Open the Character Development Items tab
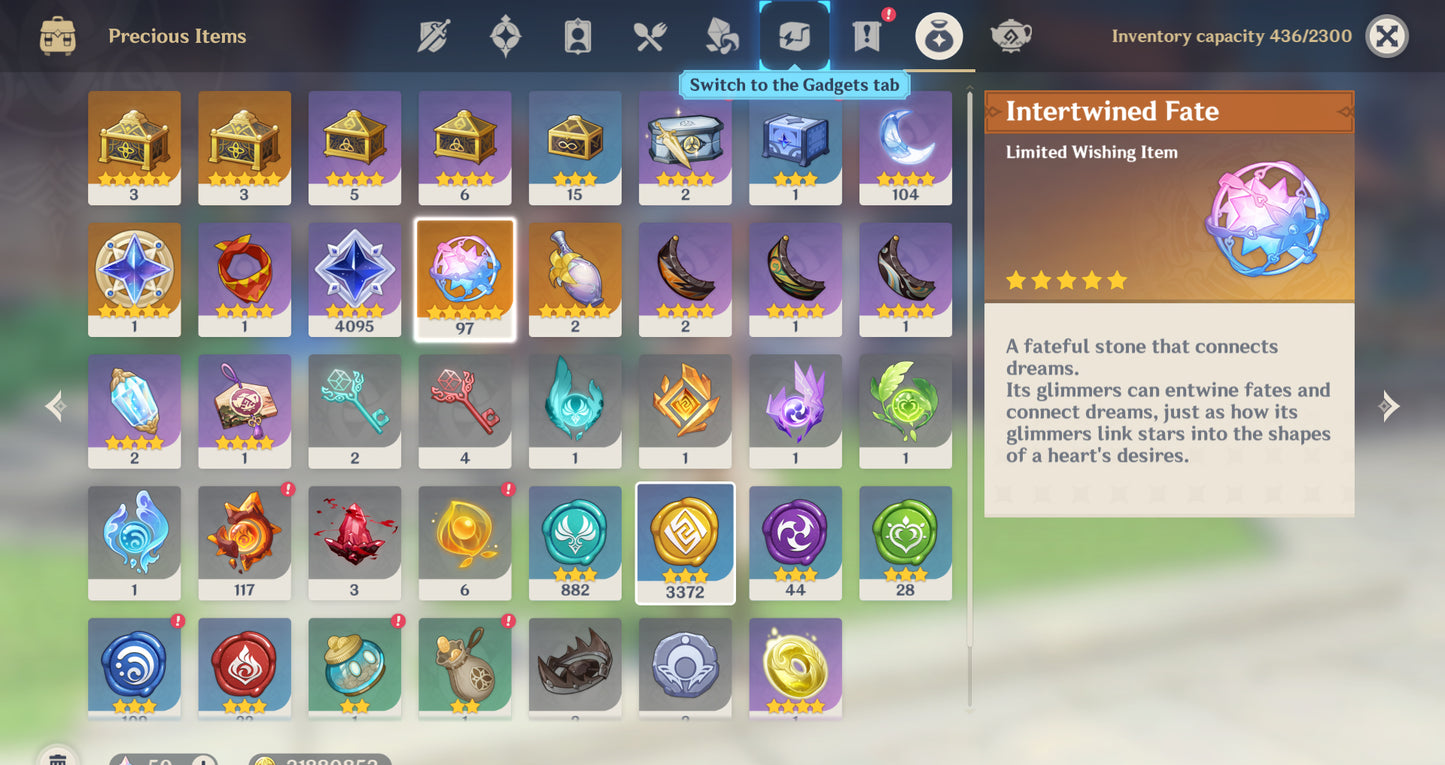1445x765 pixels. 576,34
